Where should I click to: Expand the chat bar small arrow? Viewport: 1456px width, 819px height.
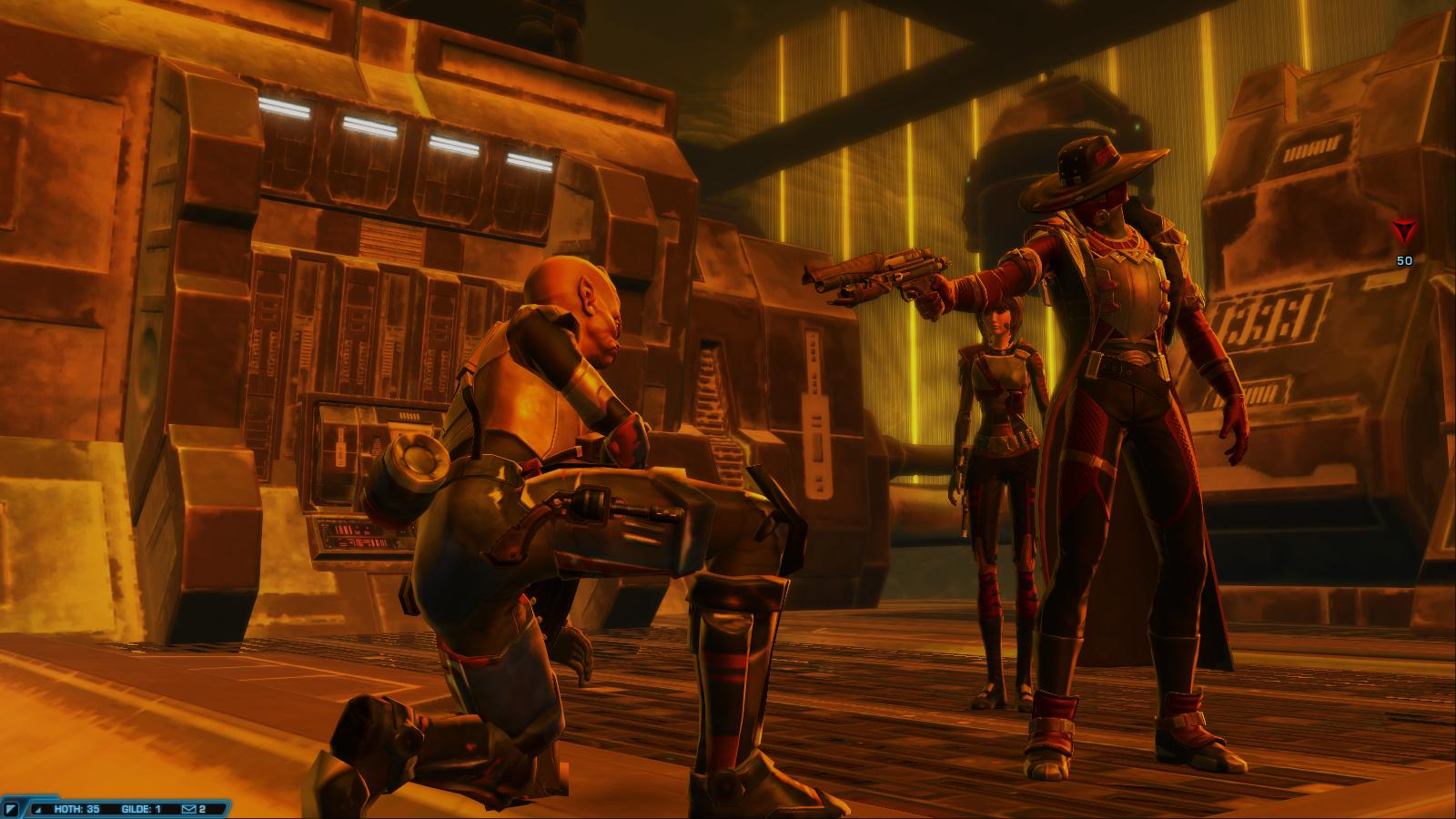click(37, 808)
